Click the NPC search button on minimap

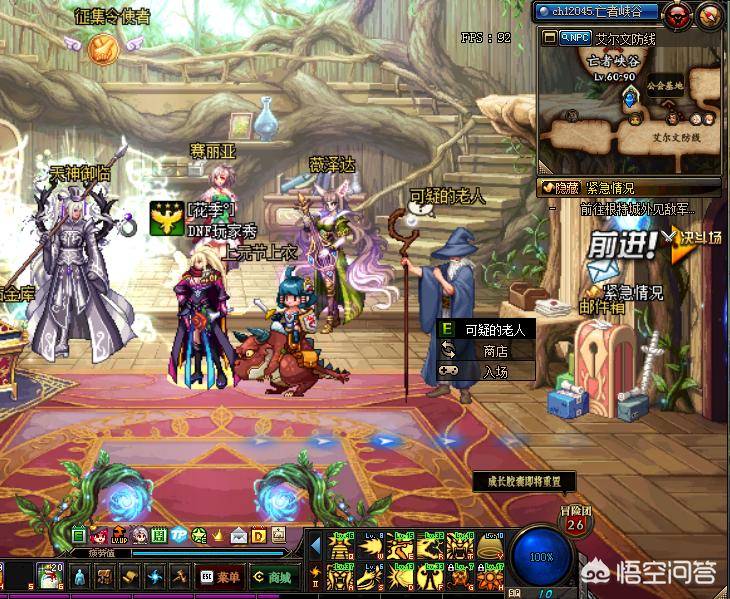[574, 38]
